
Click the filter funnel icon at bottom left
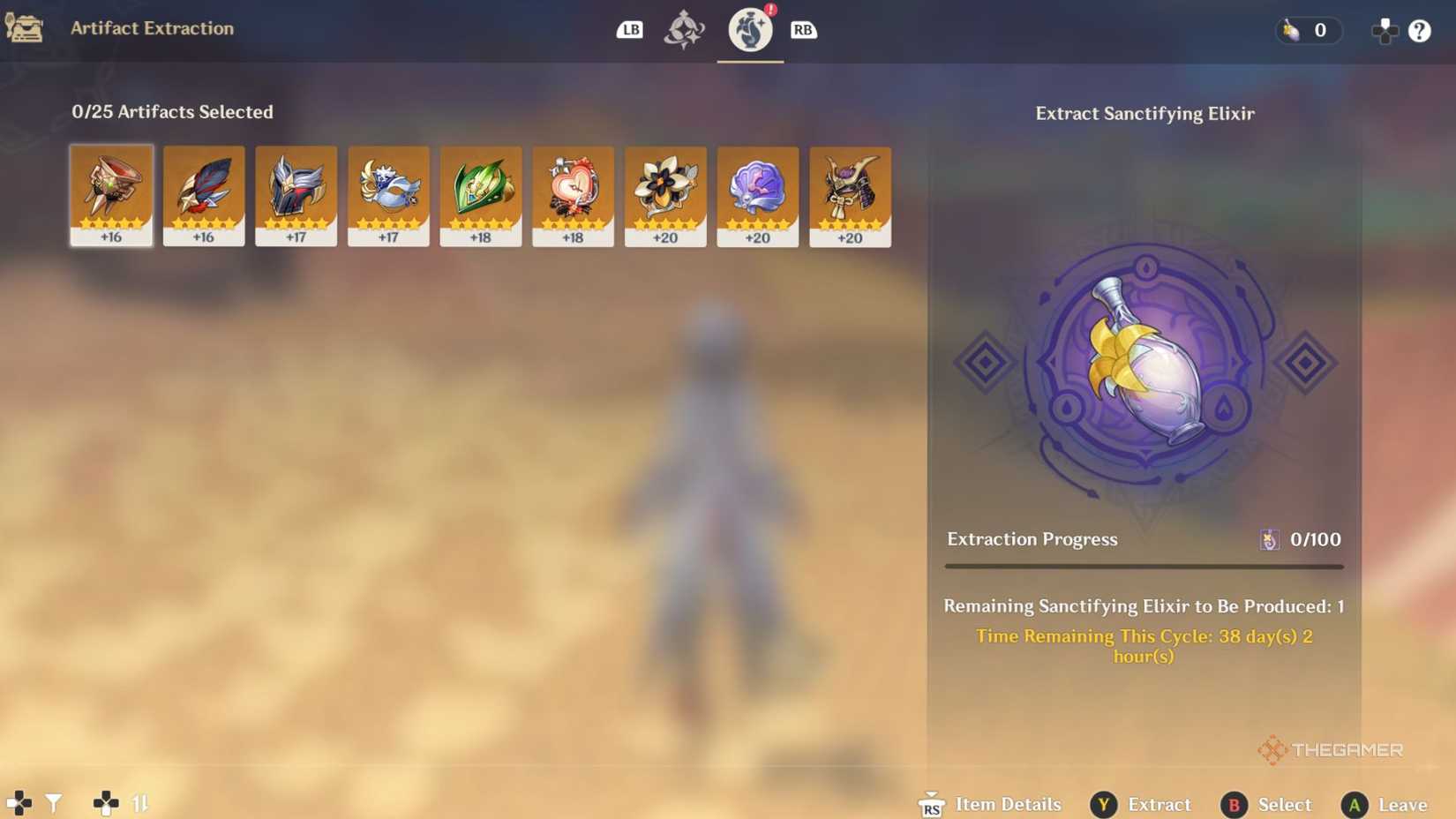[x=54, y=803]
